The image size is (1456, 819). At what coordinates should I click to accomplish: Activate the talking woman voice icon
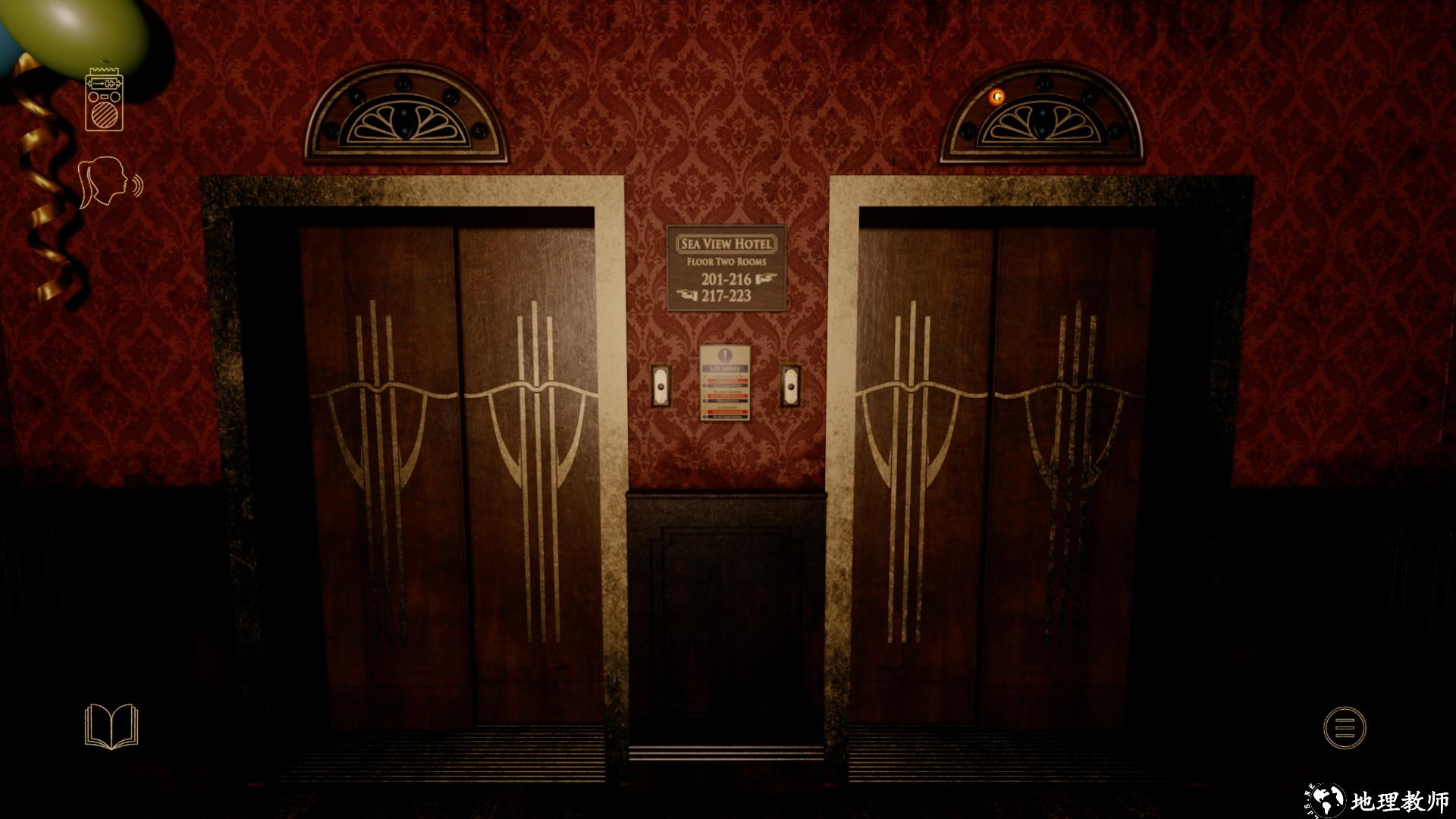point(108,182)
